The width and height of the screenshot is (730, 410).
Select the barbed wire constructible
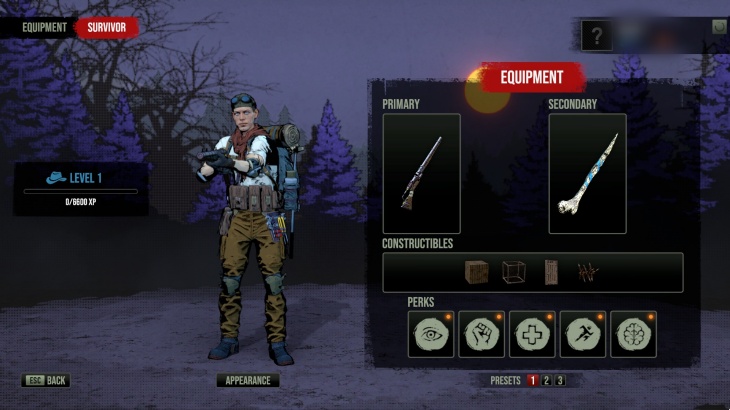[x=587, y=272]
